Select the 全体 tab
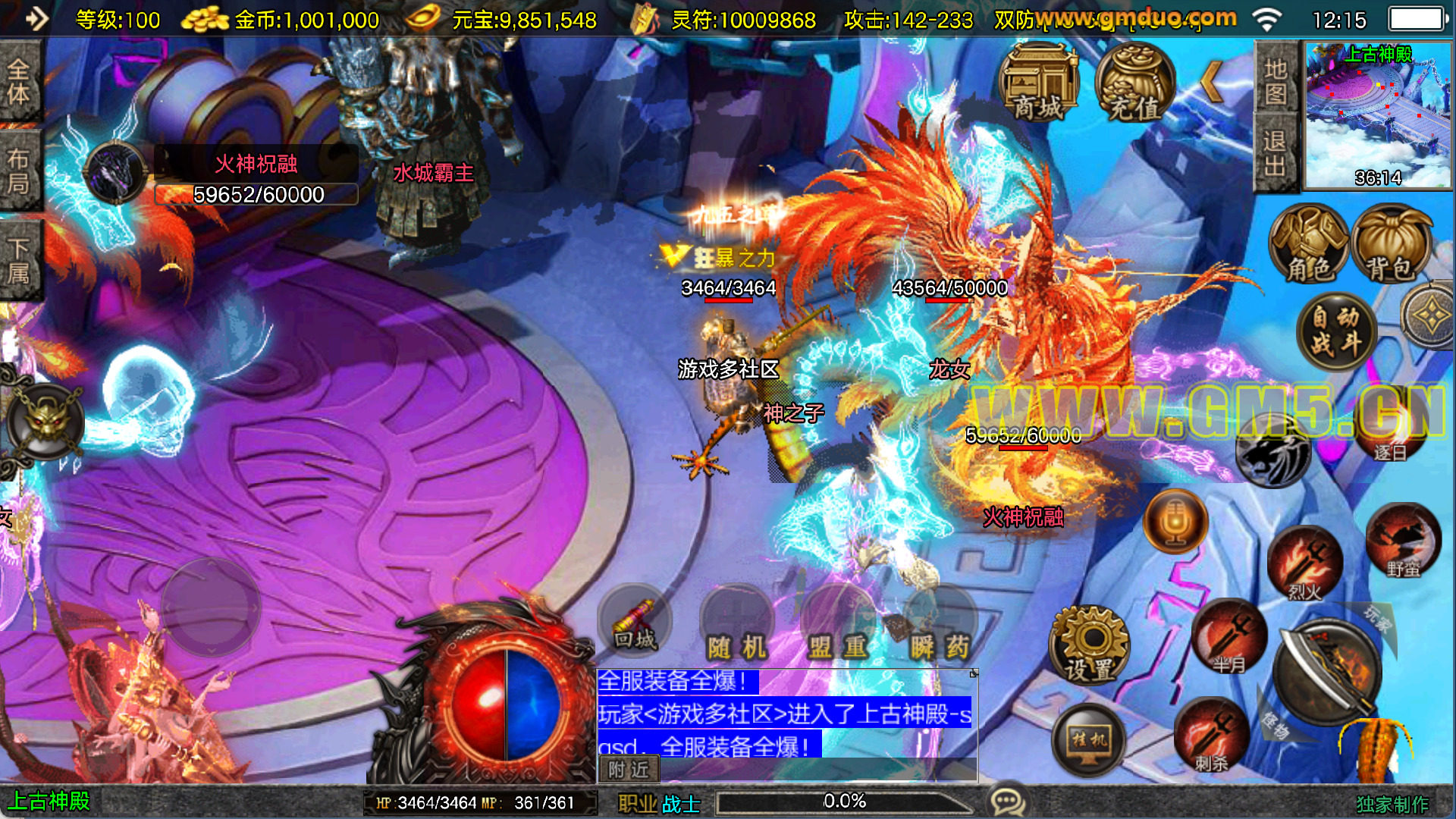This screenshot has width=1456, height=819. (19, 82)
